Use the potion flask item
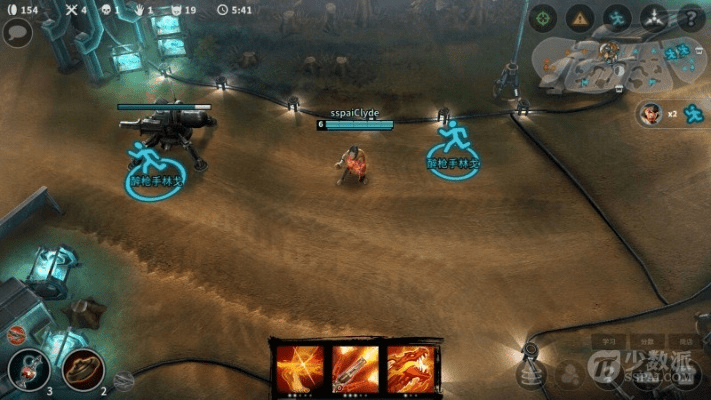The height and width of the screenshot is (400, 711). [x=28, y=370]
